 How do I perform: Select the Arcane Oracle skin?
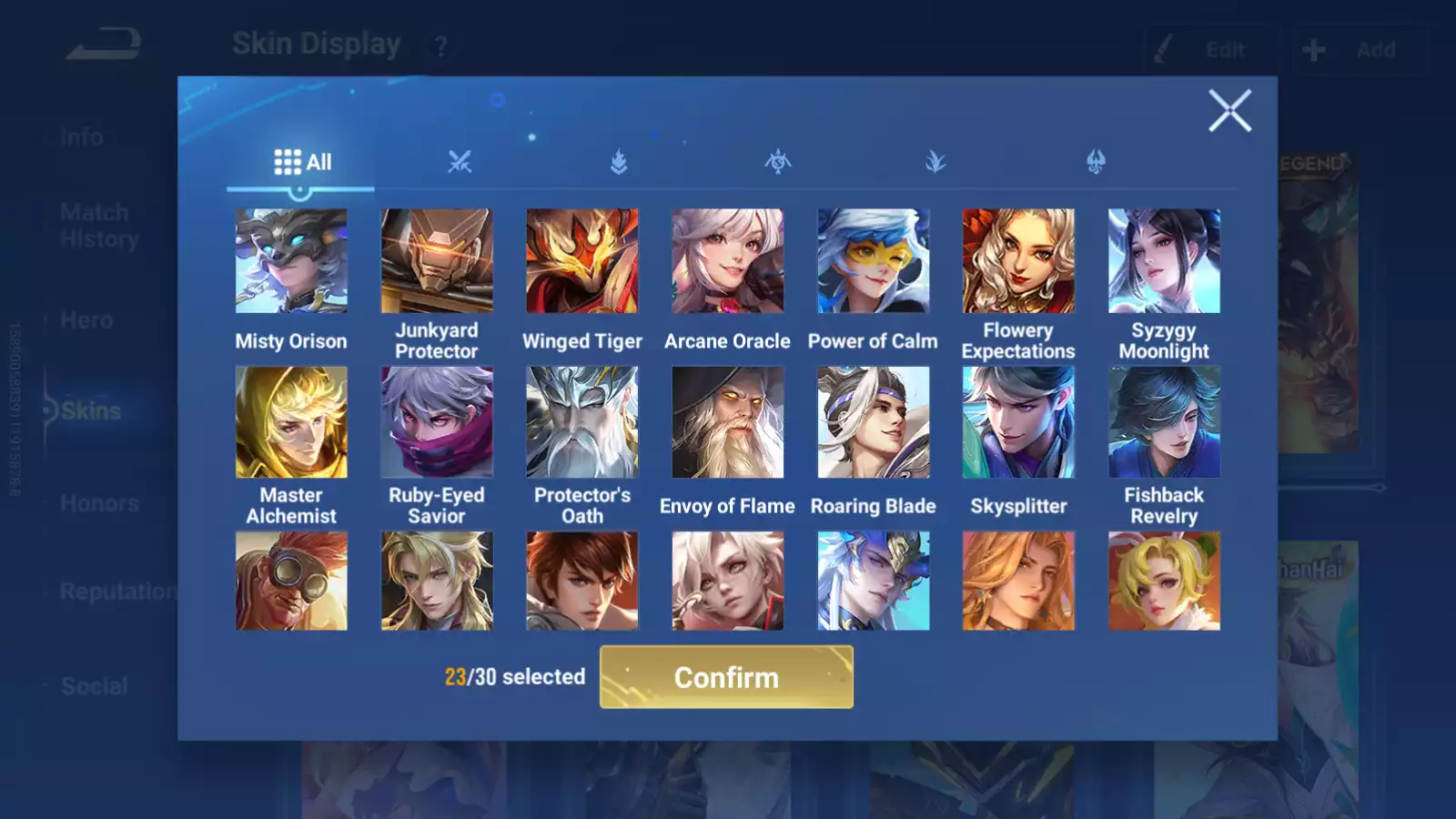coord(727,261)
